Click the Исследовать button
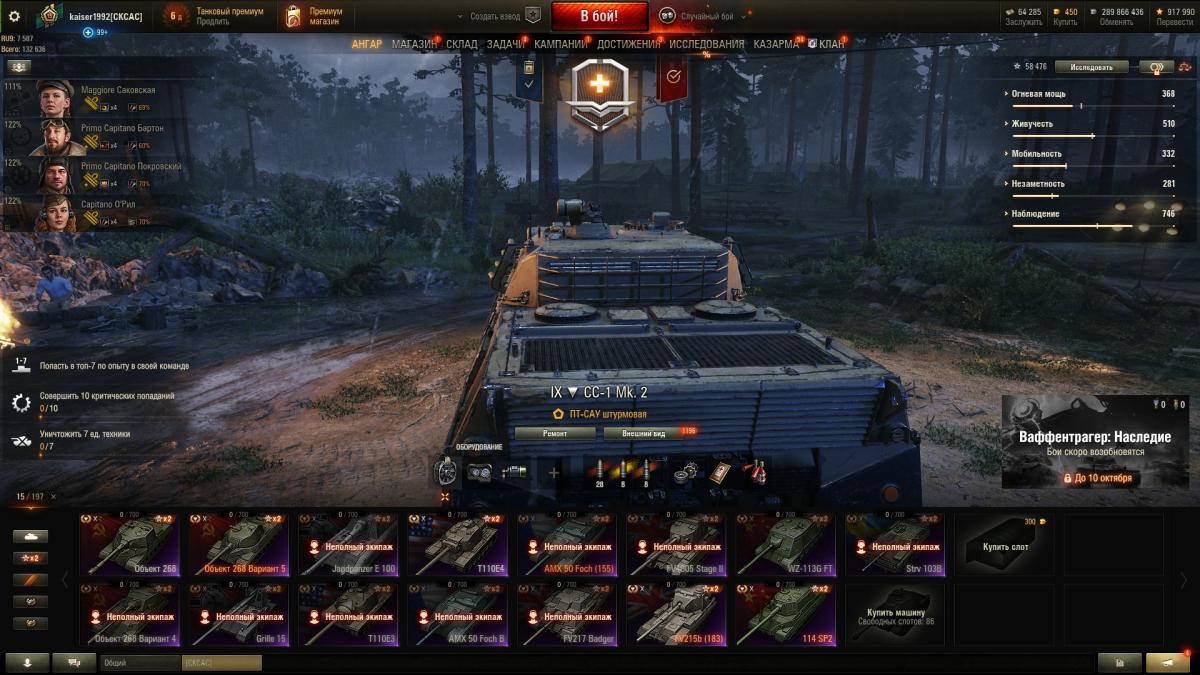Screen dimensions: 1200x675 click(x=1091, y=67)
